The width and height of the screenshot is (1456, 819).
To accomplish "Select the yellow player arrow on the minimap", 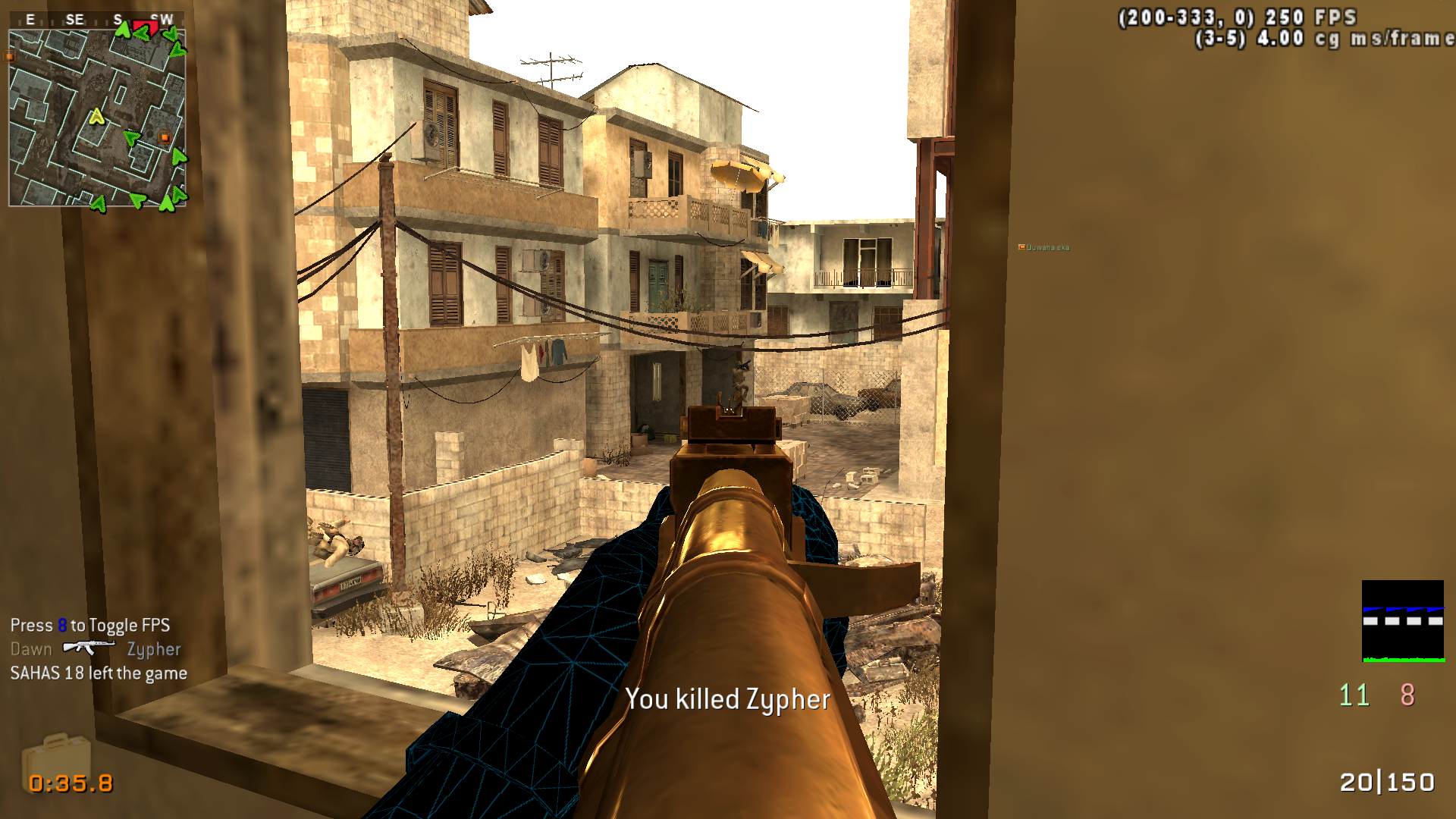I will click(96, 117).
